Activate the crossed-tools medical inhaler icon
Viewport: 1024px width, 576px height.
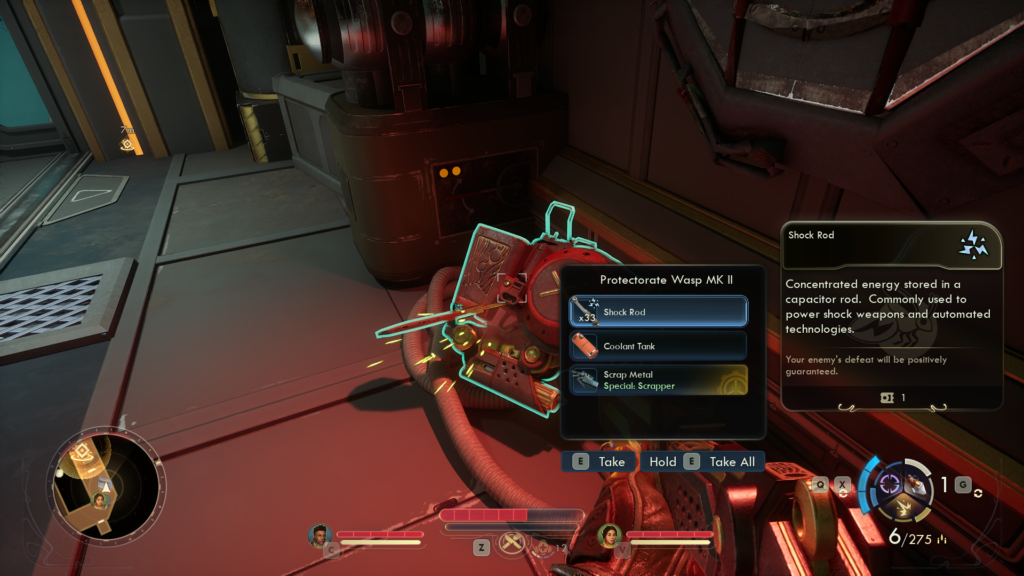[513, 544]
